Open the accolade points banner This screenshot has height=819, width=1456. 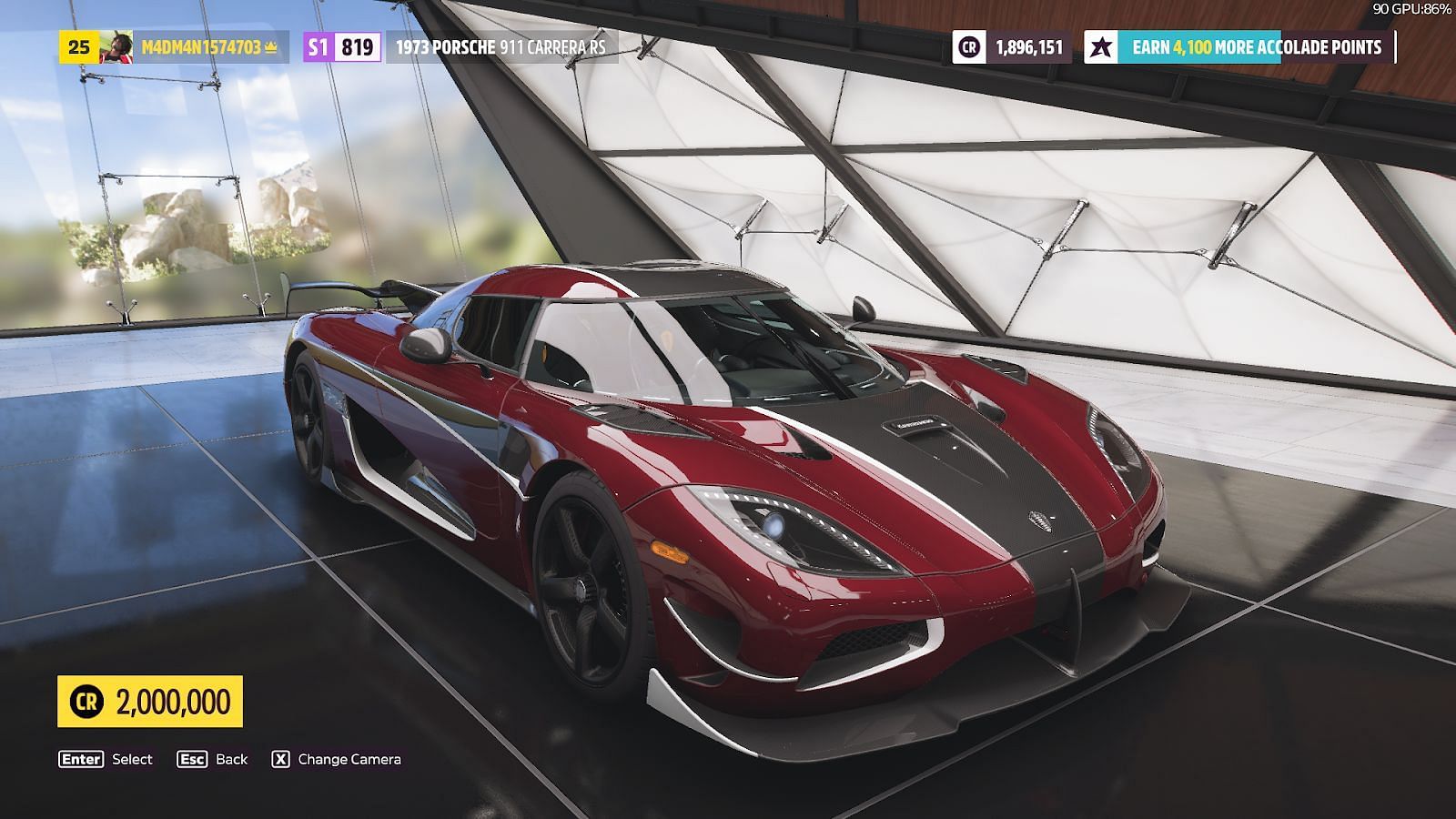(1238, 47)
